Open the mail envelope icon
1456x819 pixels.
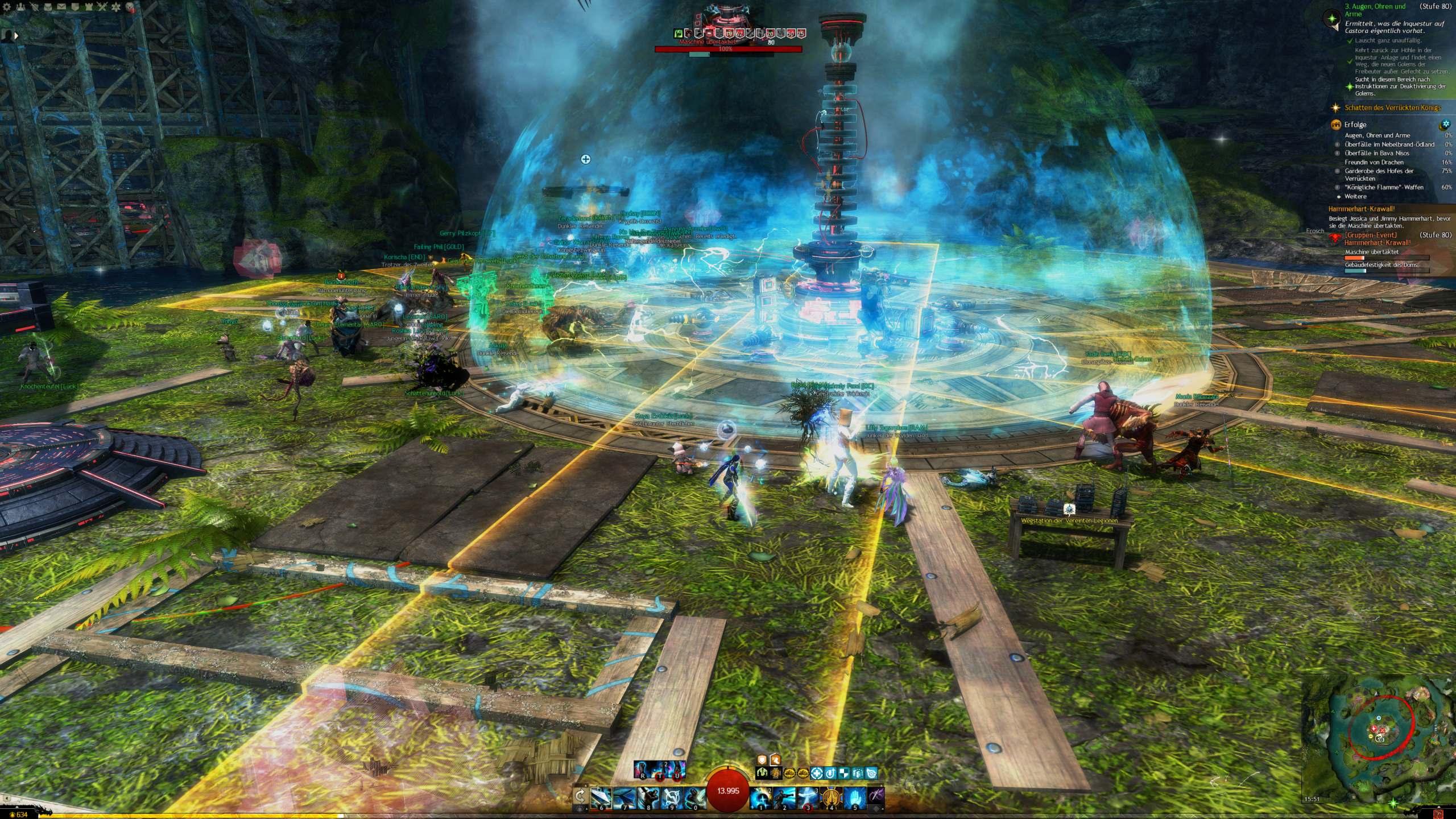pyautogui.click(x=61, y=7)
